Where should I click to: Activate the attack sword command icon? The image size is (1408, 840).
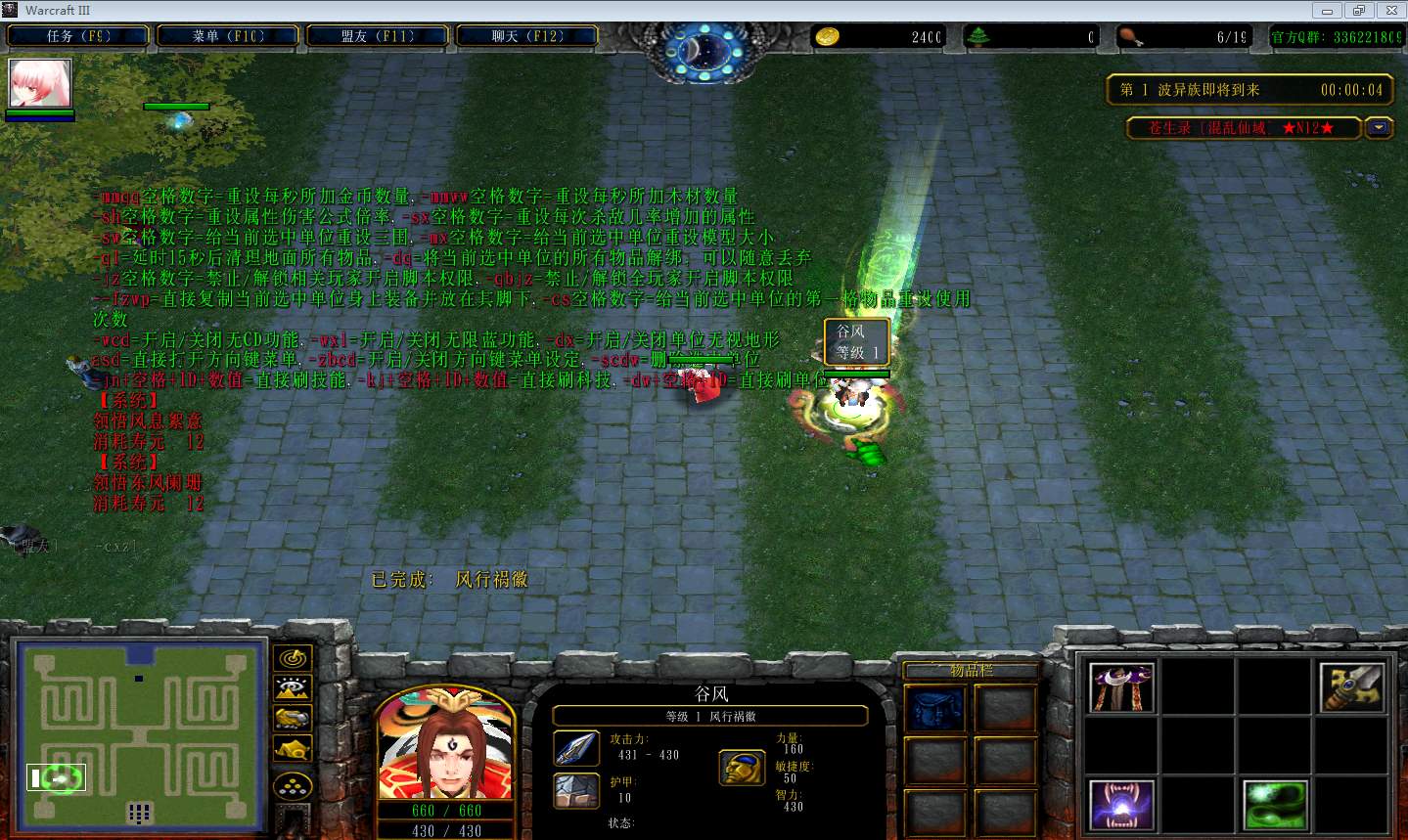point(1351,686)
